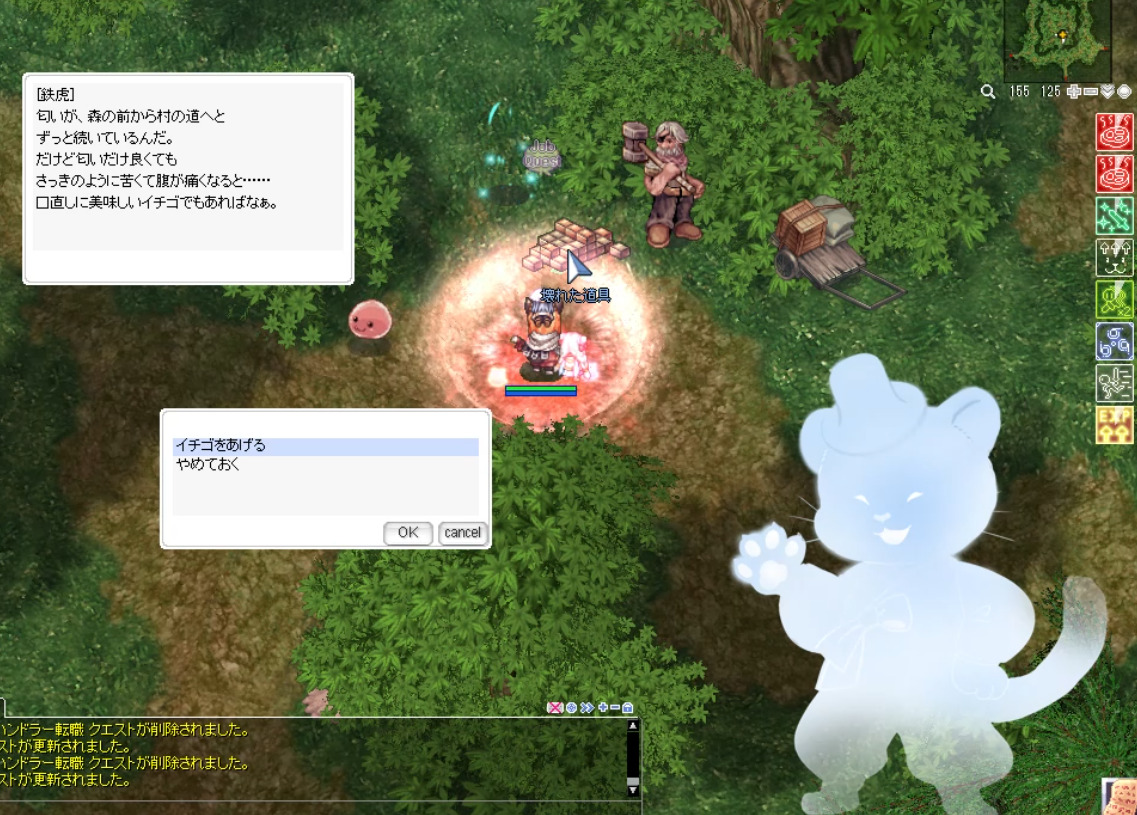Toggle the chat window lock icon

628,708
